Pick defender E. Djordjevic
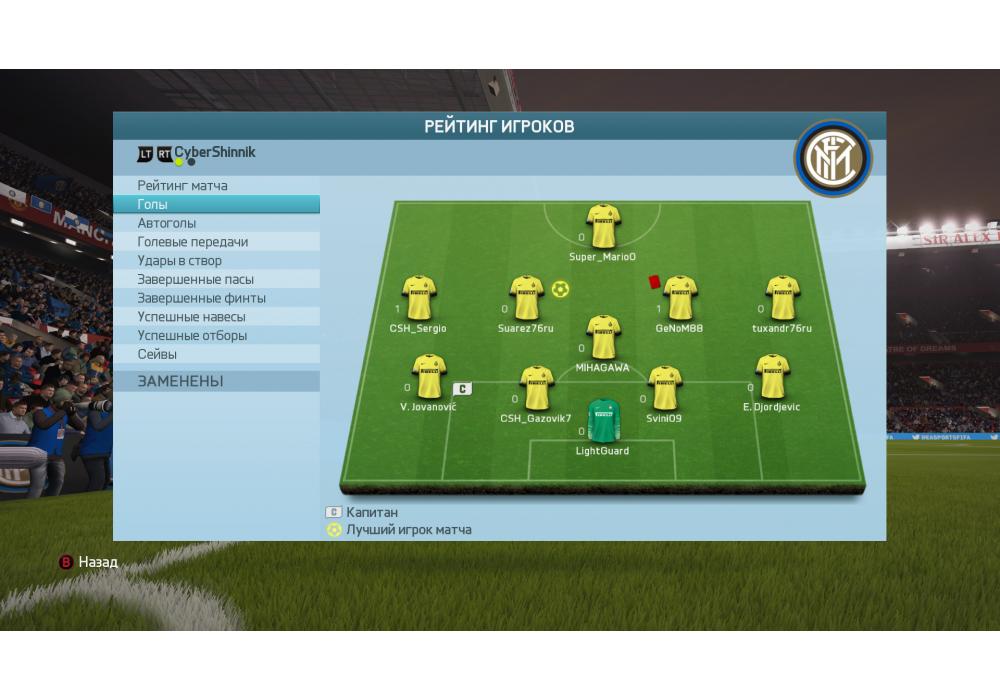1000x700 pixels. [x=772, y=376]
